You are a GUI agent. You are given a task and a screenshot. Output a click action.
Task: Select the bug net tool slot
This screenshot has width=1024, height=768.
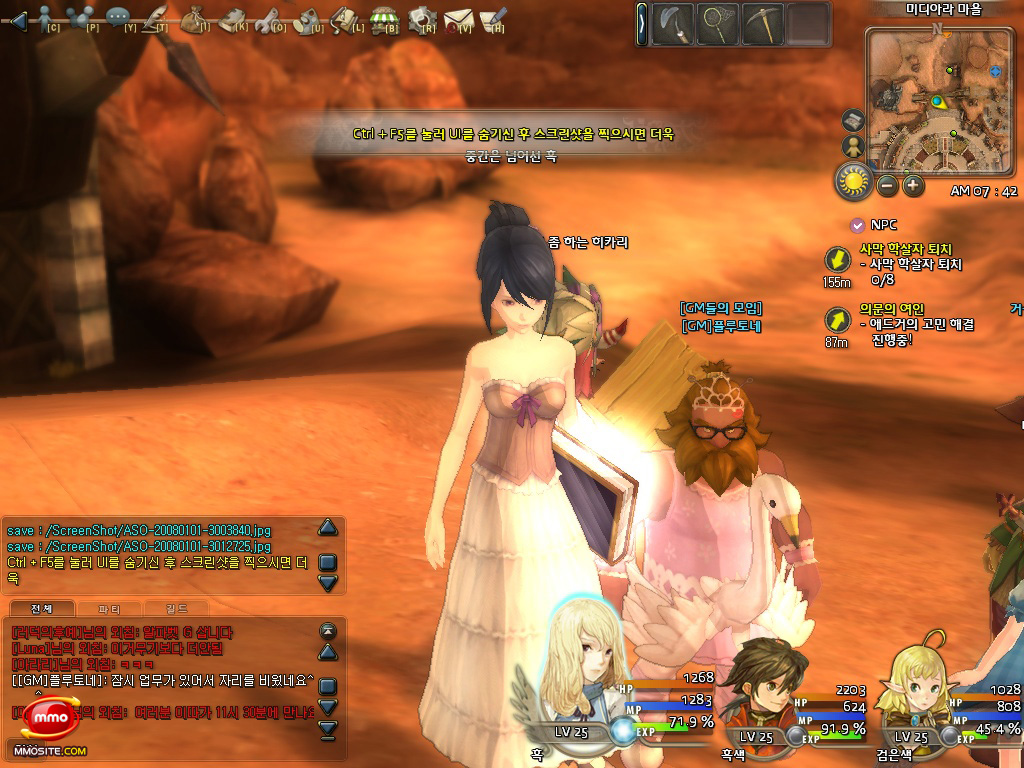(717, 24)
